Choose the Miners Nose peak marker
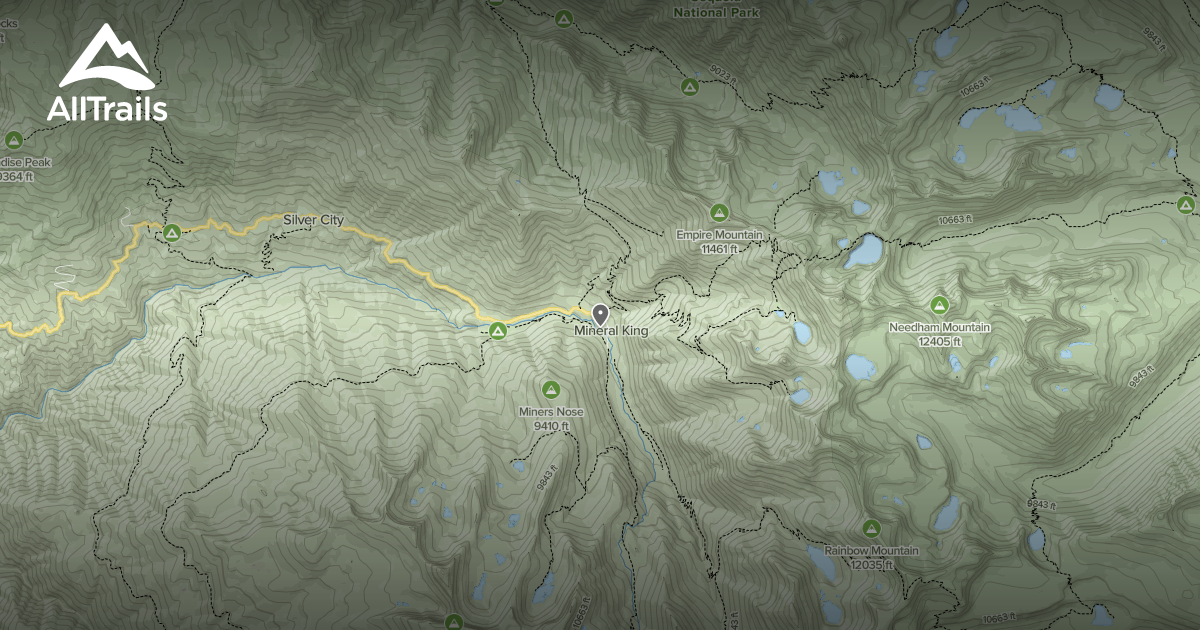Image resolution: width=1200 pixels, height=630 pixels. pyautogui.click(x=550, y=389)
